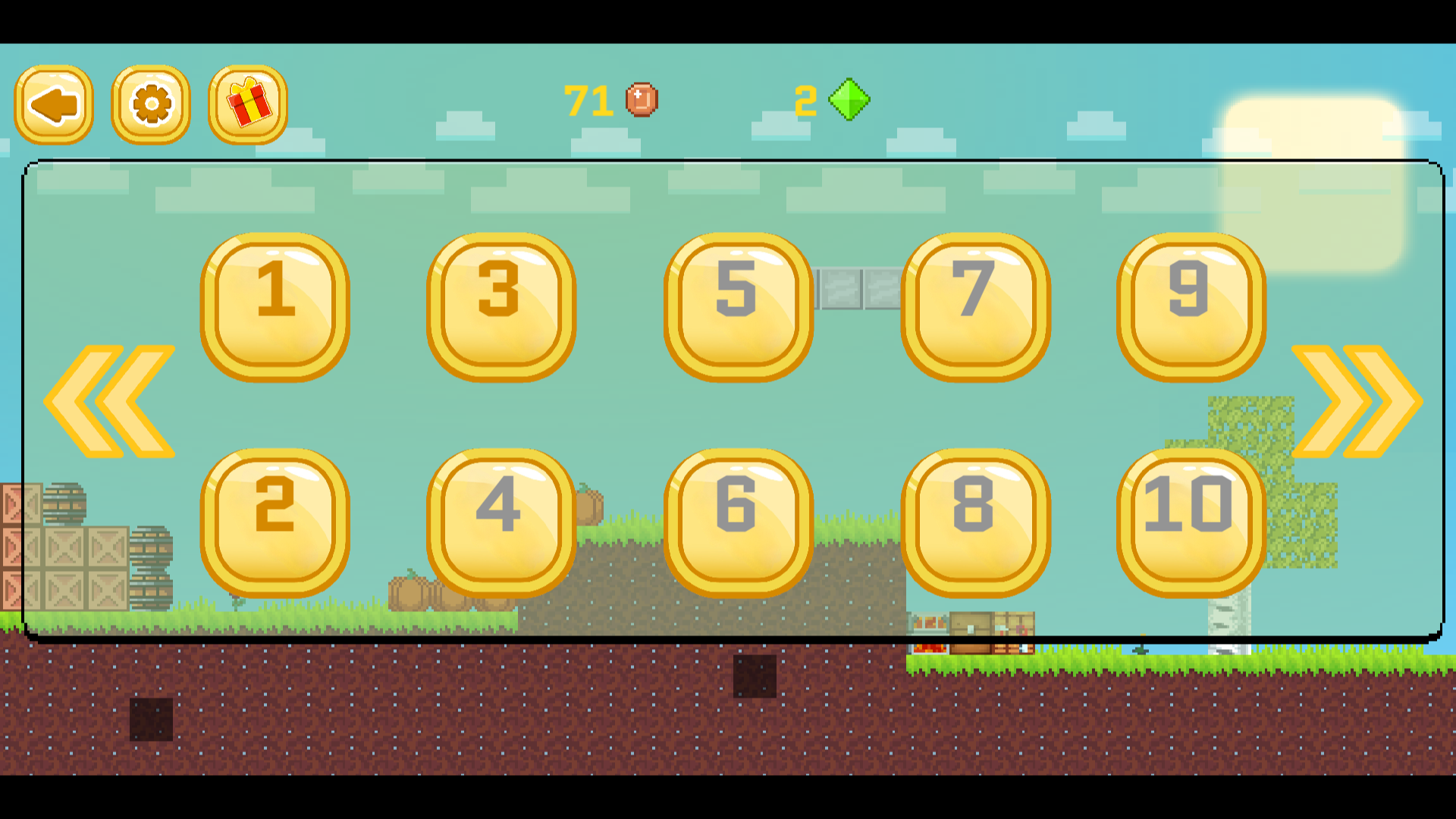Click the level 7 button
Viewport: 1456px width, 819px height.
coord(975,306)
